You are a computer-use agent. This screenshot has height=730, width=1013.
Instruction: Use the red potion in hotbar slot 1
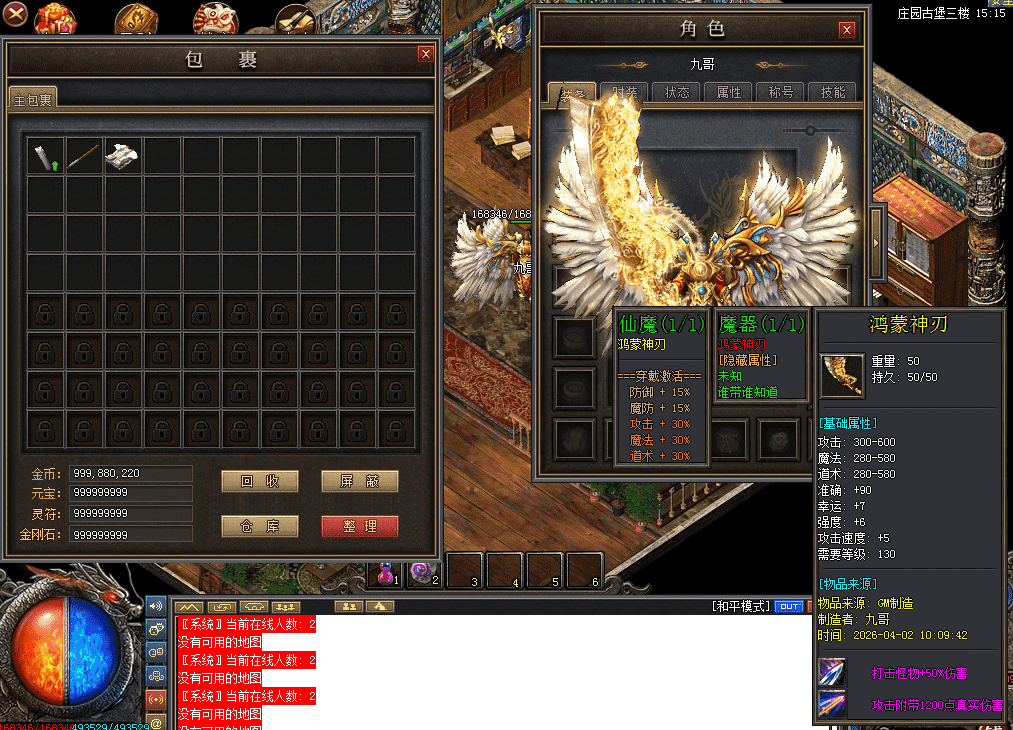click(385, 573)
